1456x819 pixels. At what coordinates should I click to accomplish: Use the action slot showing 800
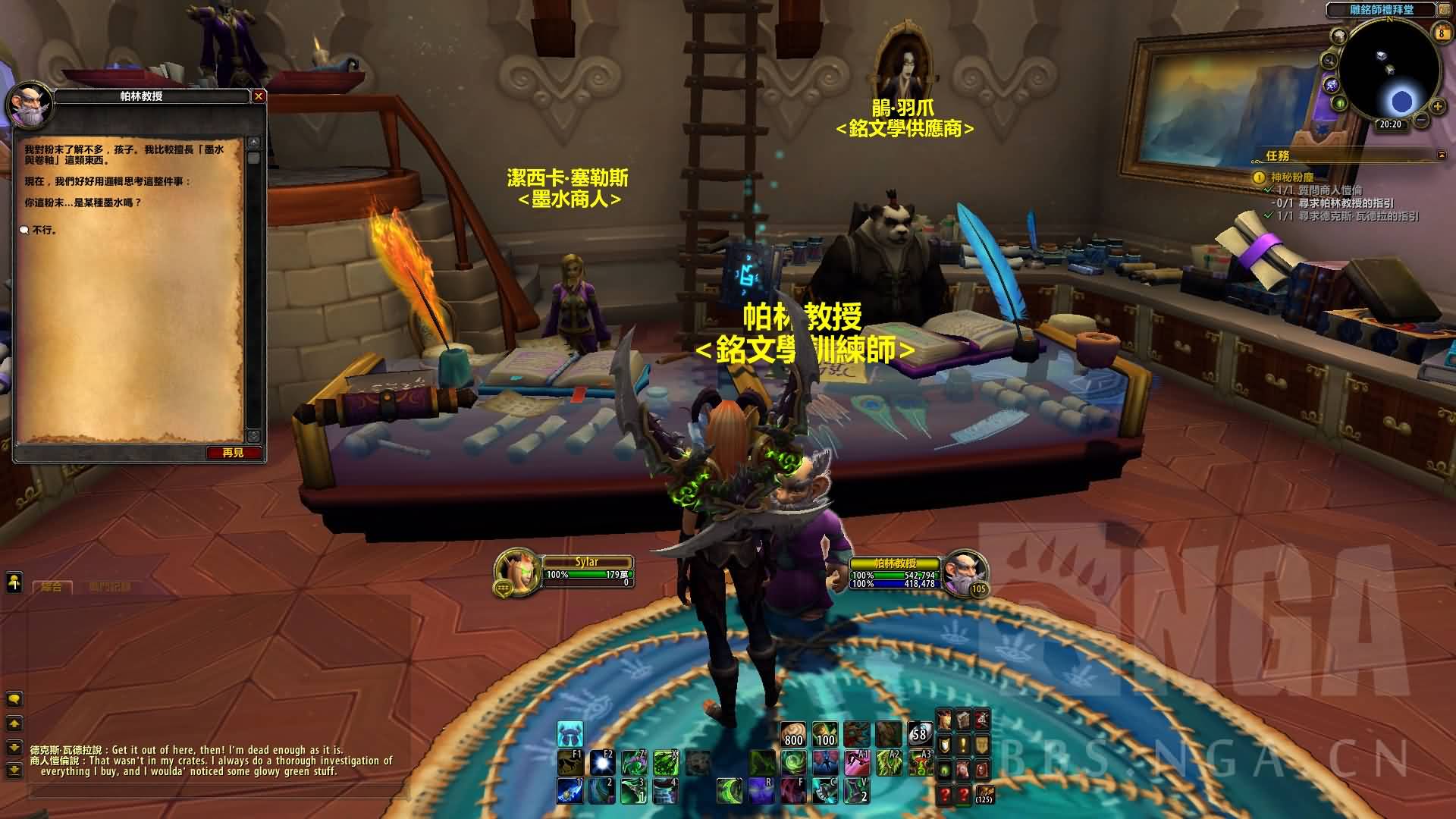[x=793, y=735]
